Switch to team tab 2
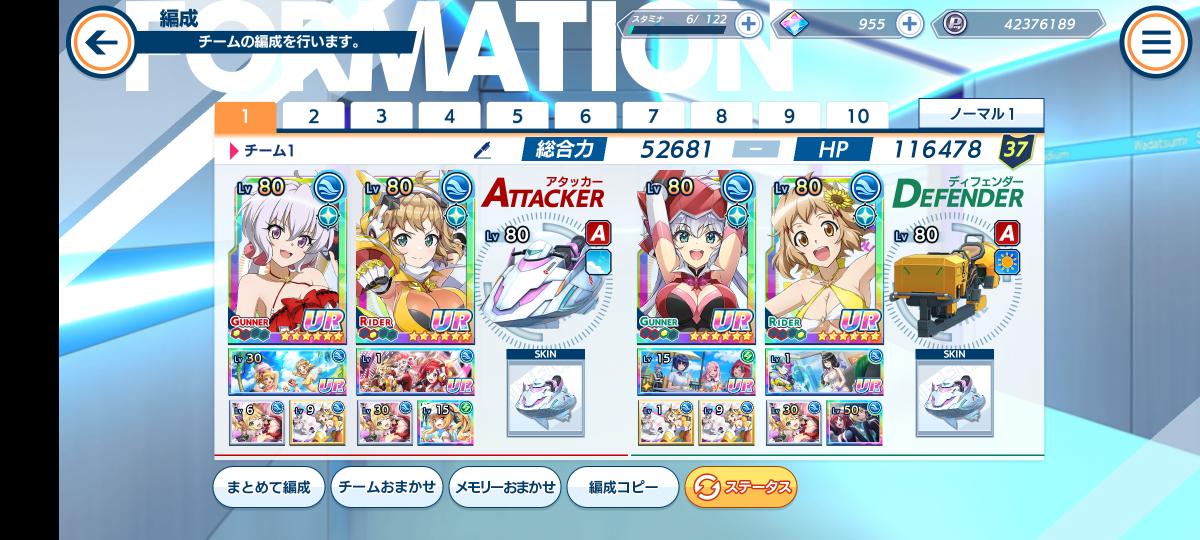This screenshot has width=1200, height=540. [x=313, y=116]
